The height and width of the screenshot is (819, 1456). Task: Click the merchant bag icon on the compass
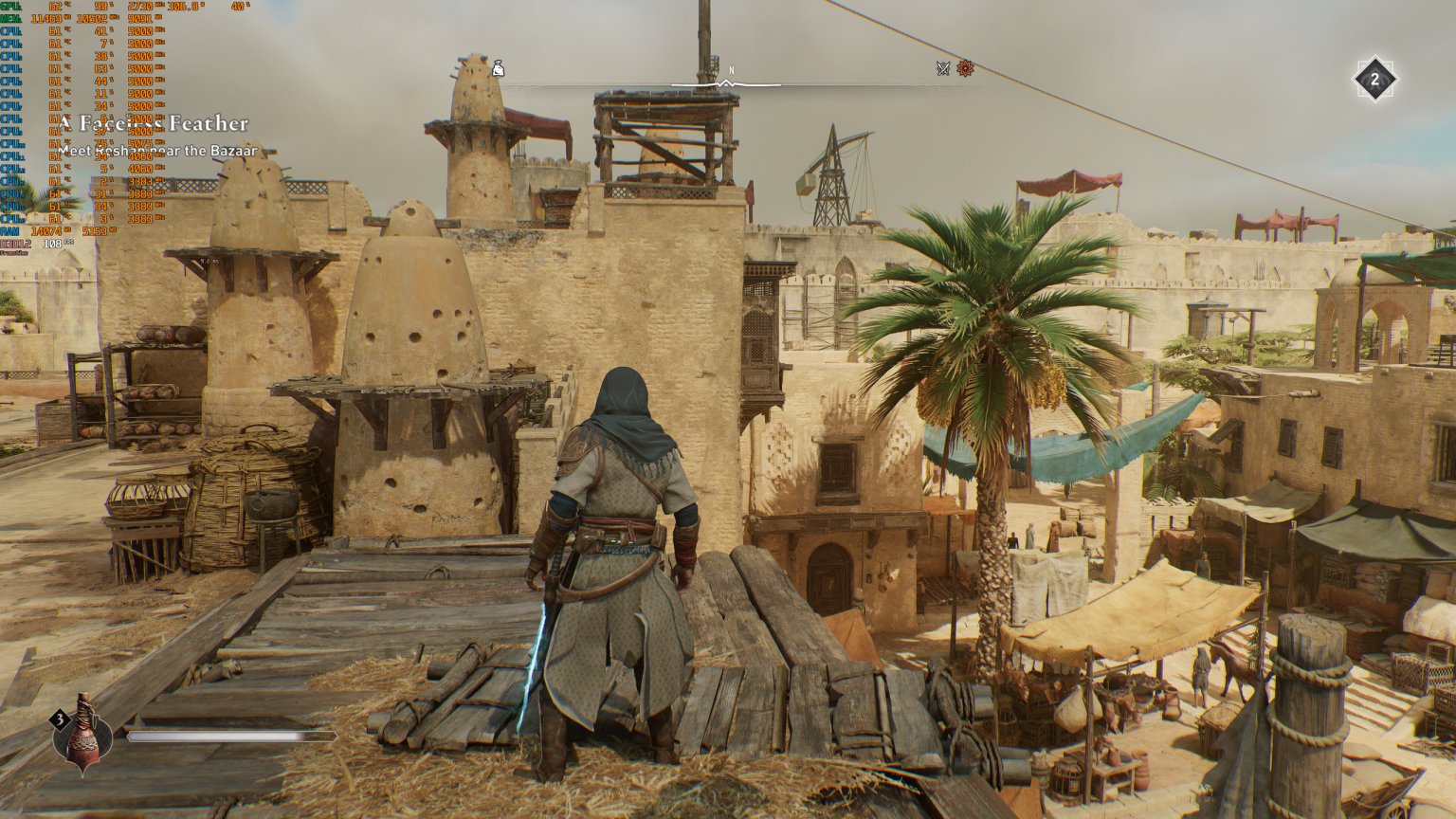click(497, 69)
